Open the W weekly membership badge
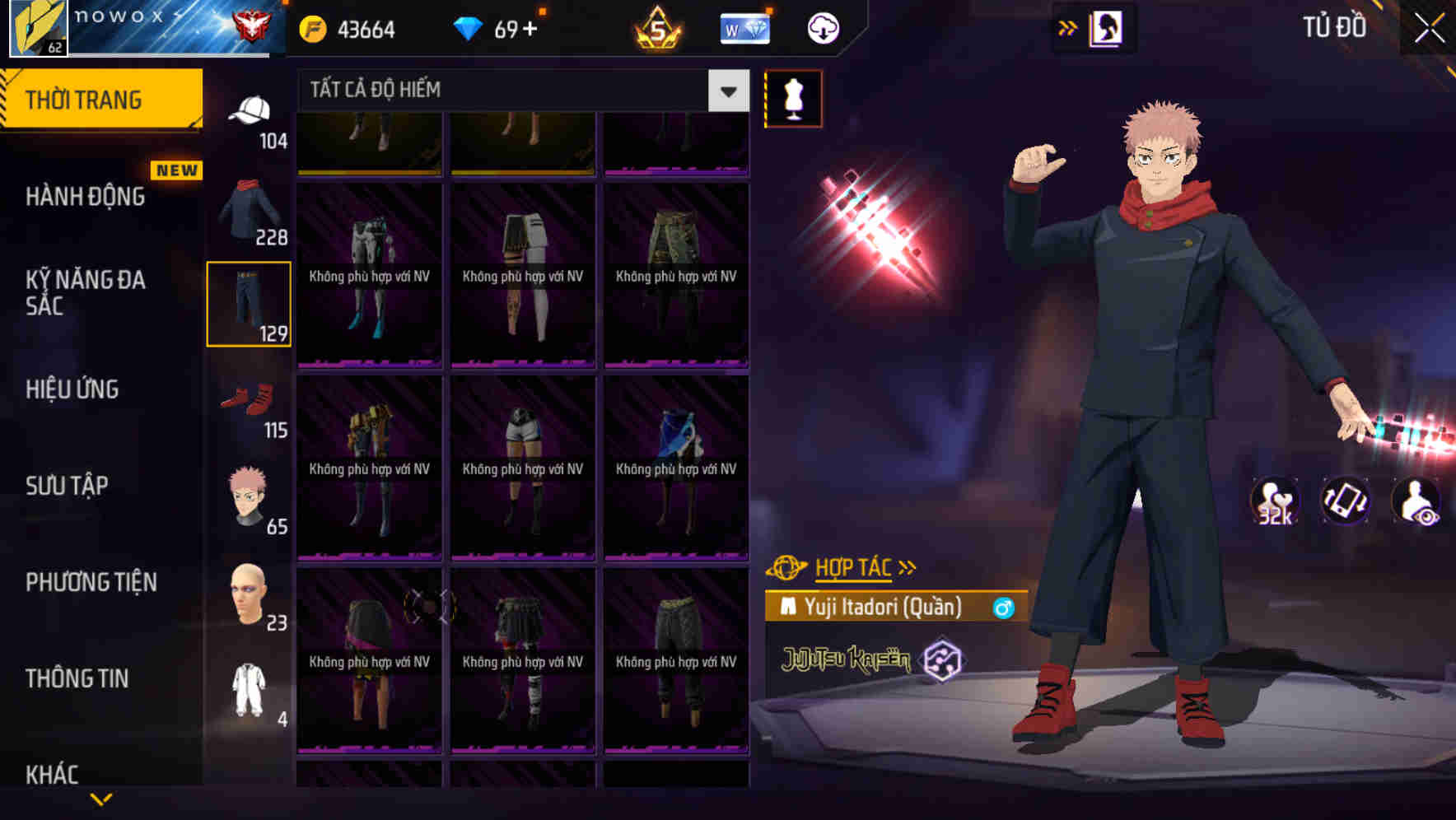Screen dimensions: 1456x820 (x=745, y=27)
